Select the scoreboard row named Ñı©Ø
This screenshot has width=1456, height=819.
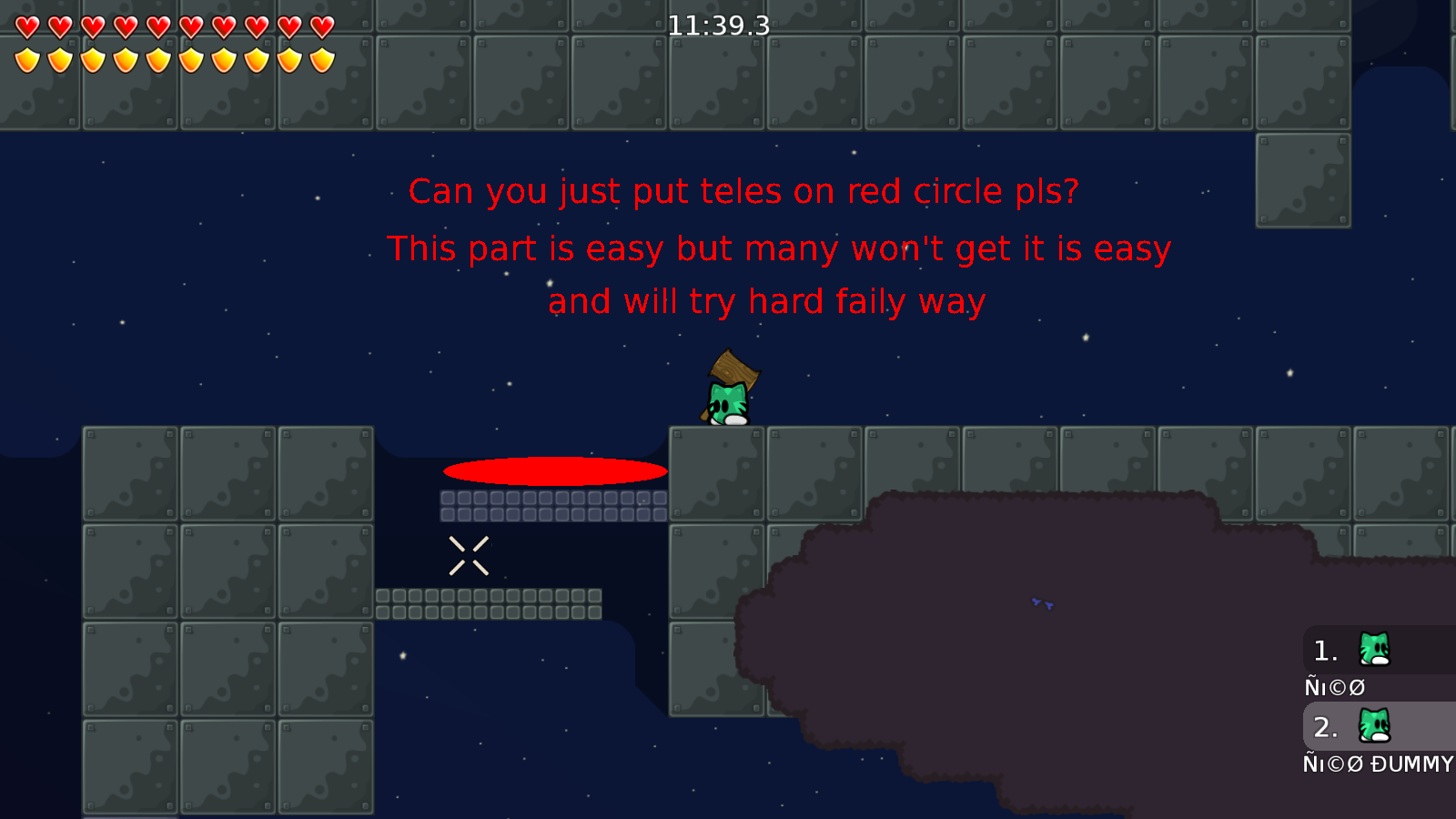(1334, 687)
